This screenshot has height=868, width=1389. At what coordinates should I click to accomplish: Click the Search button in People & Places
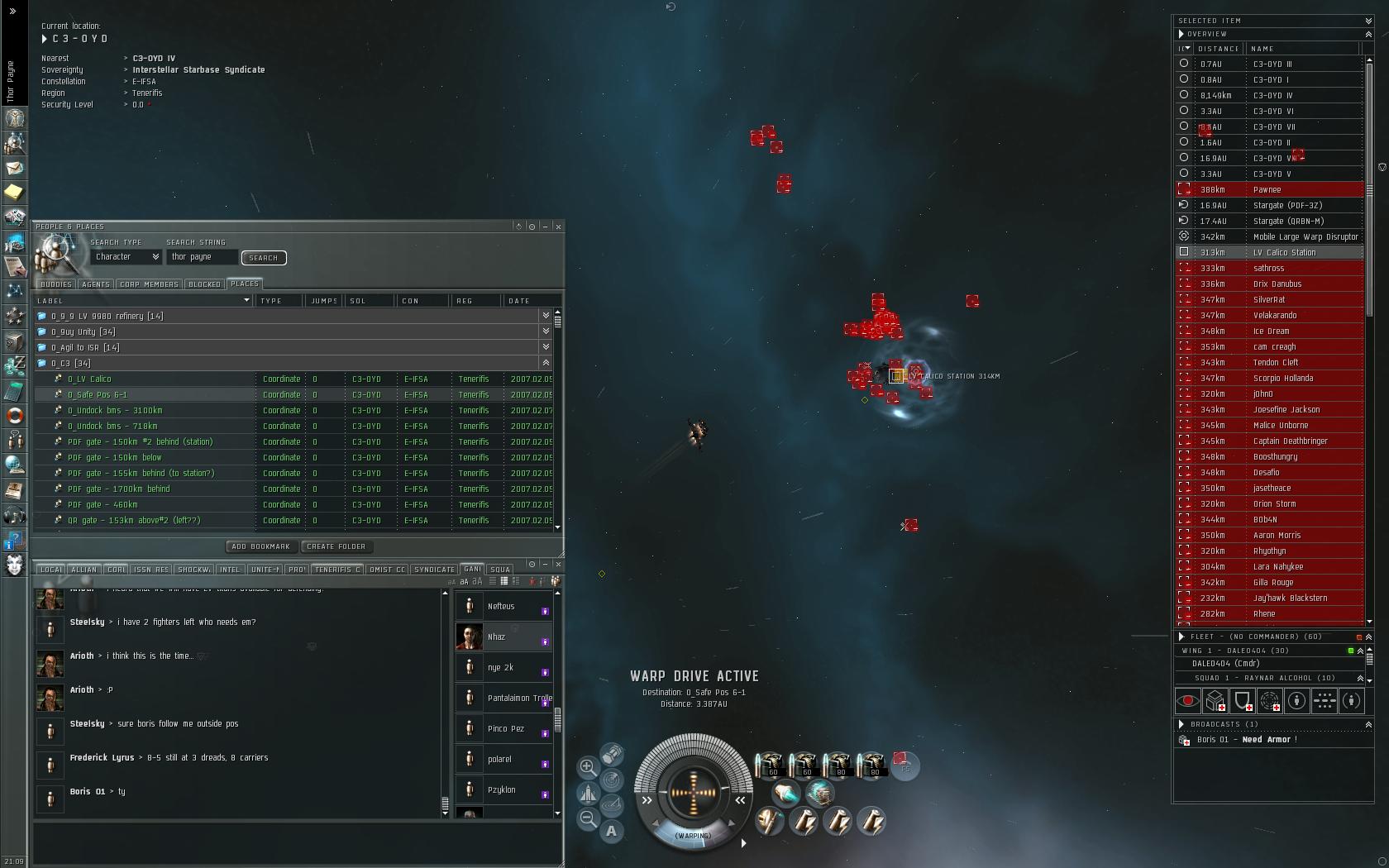click(264, 258)
